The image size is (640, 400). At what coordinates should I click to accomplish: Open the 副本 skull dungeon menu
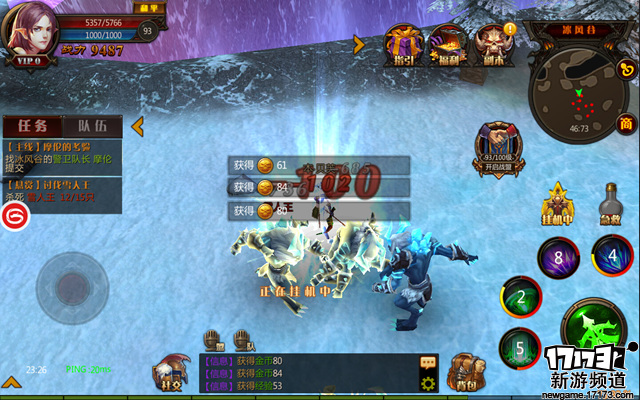pos(493,44)
